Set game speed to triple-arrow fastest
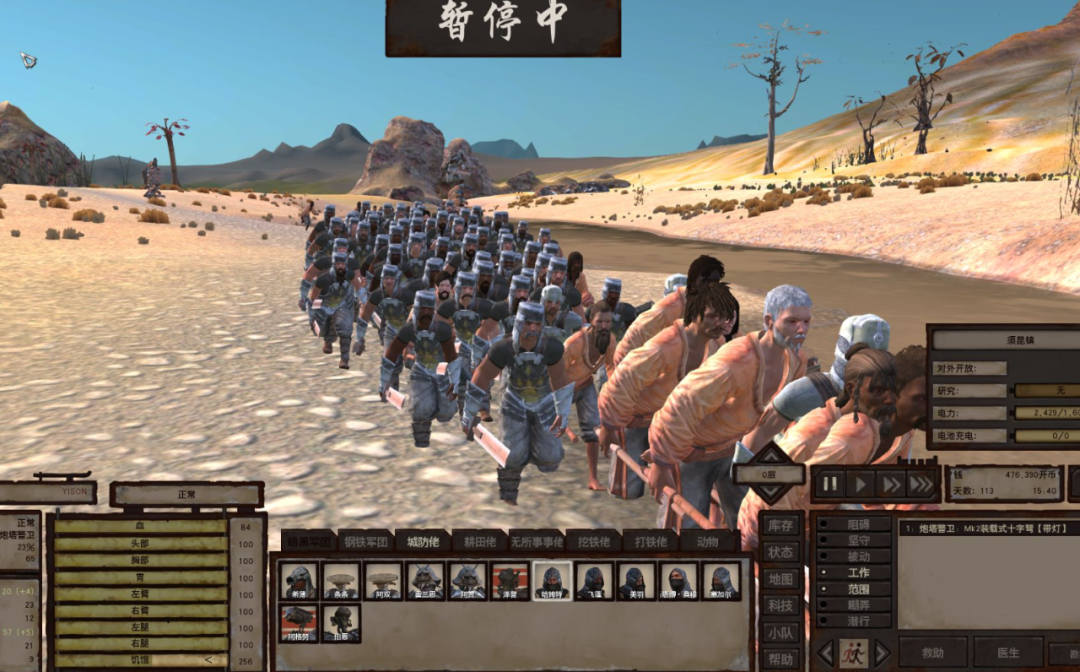 [921, 485]
